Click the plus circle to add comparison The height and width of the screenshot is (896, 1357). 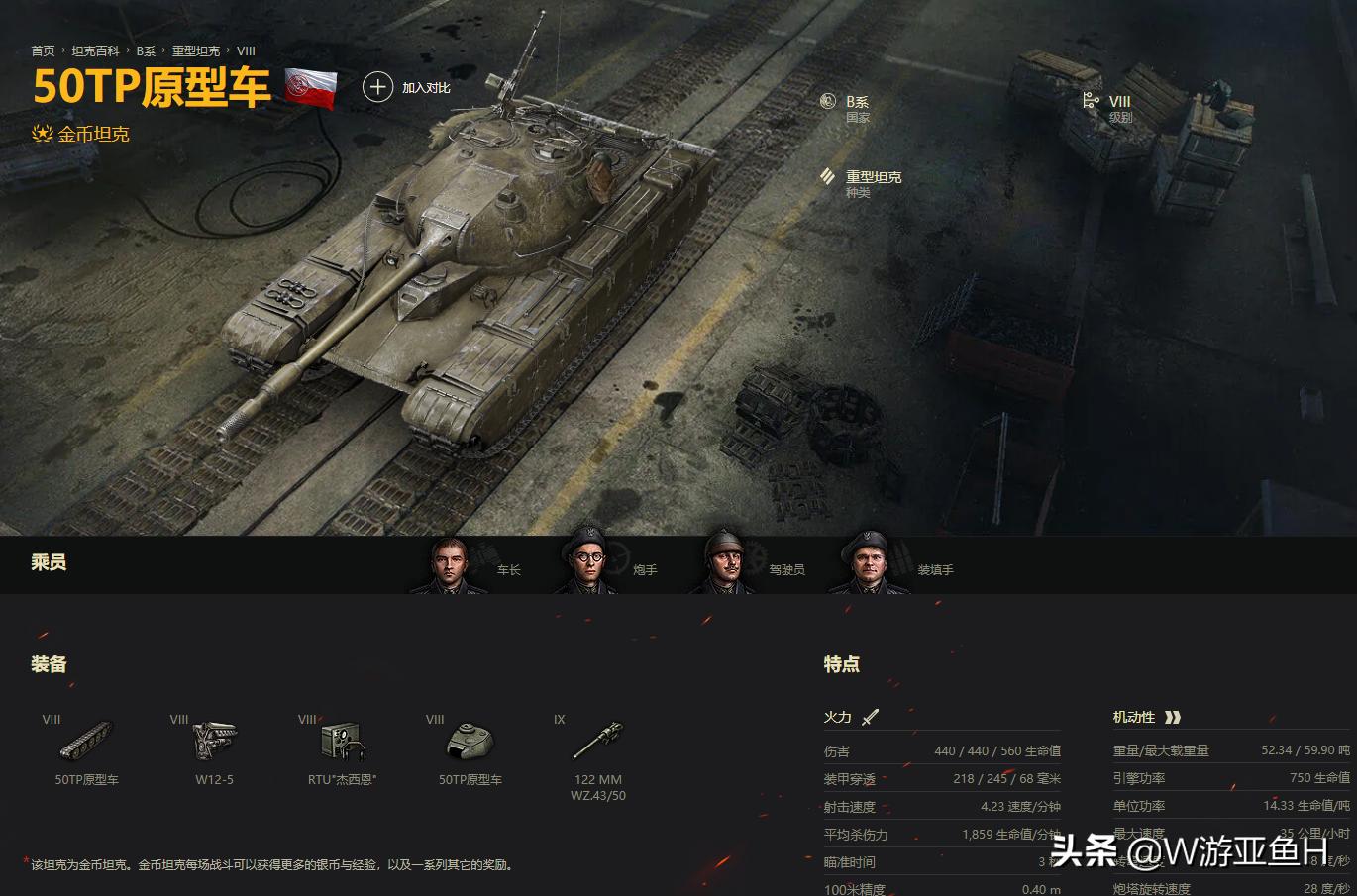pos(378,87)
